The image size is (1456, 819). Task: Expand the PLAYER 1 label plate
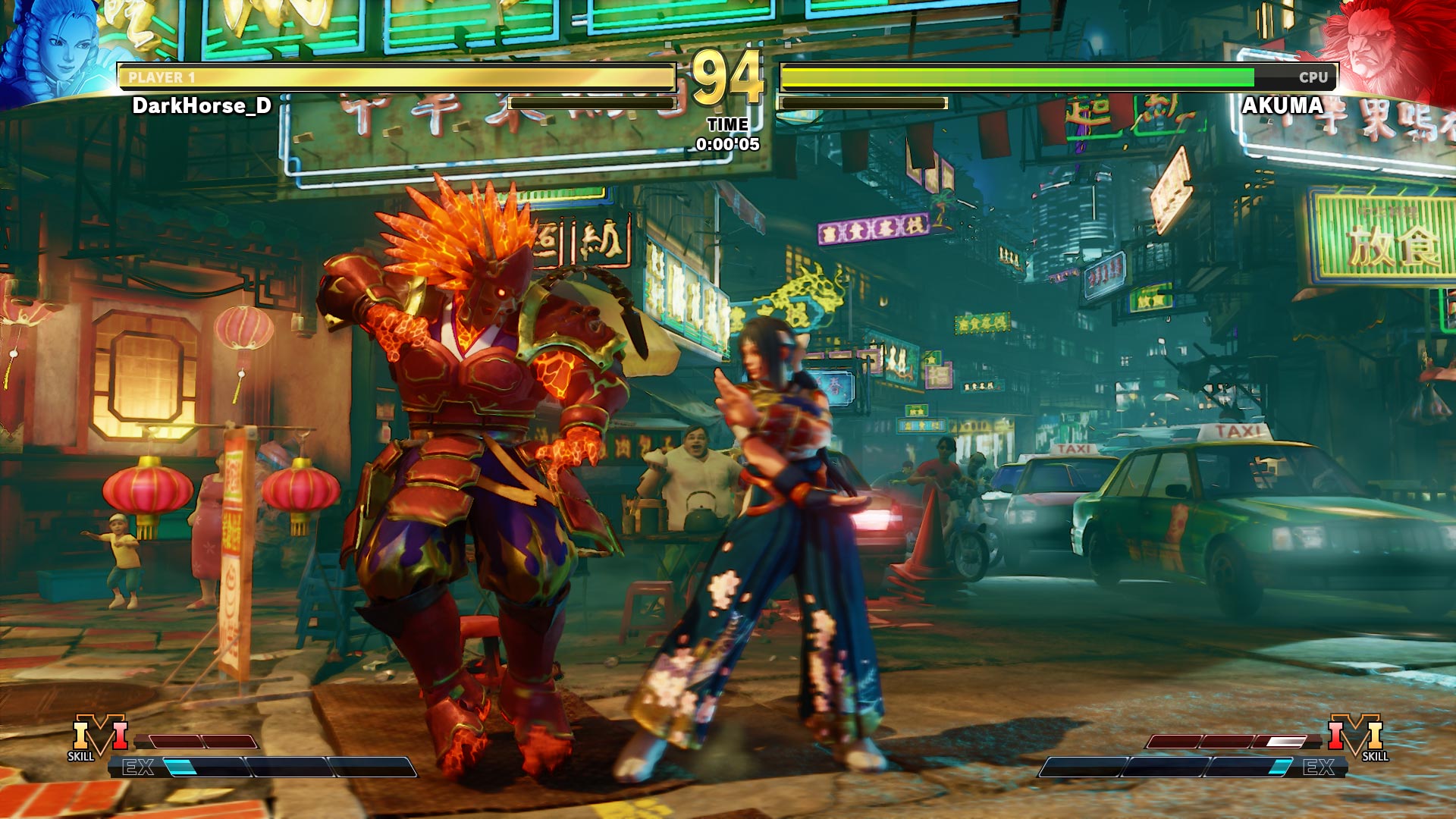(x=163, y=76)
